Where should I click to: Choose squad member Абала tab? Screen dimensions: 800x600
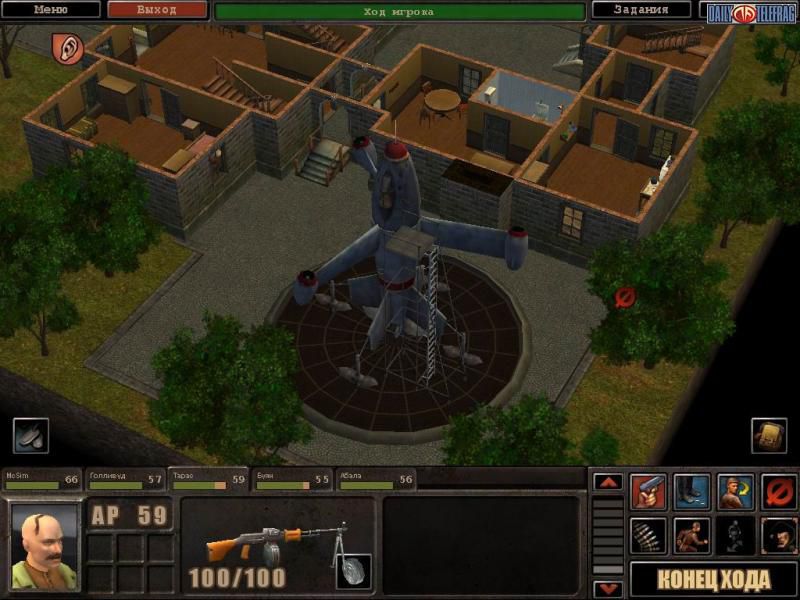point(374,481)
